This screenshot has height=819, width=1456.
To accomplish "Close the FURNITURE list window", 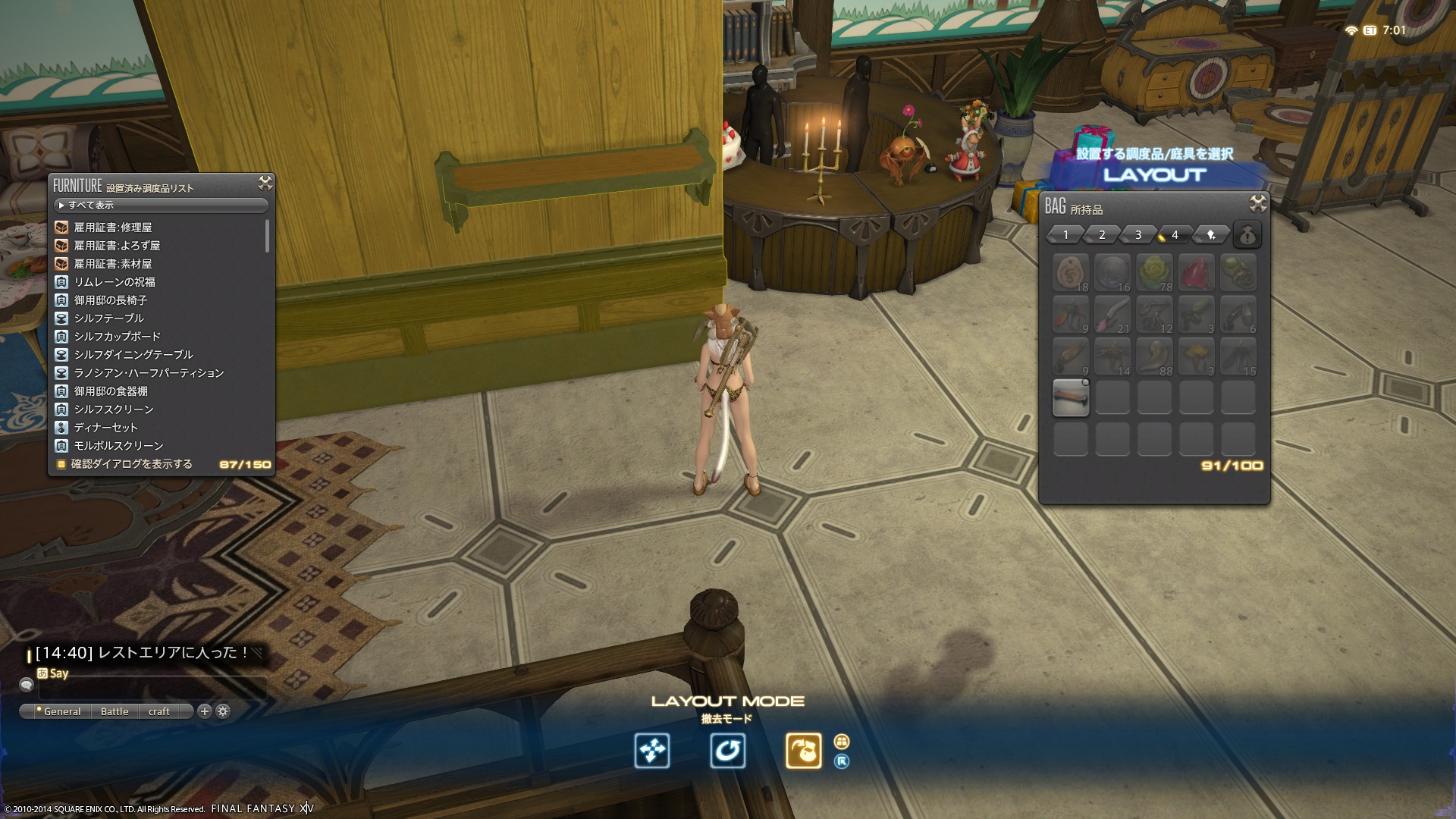I will 265,183.
